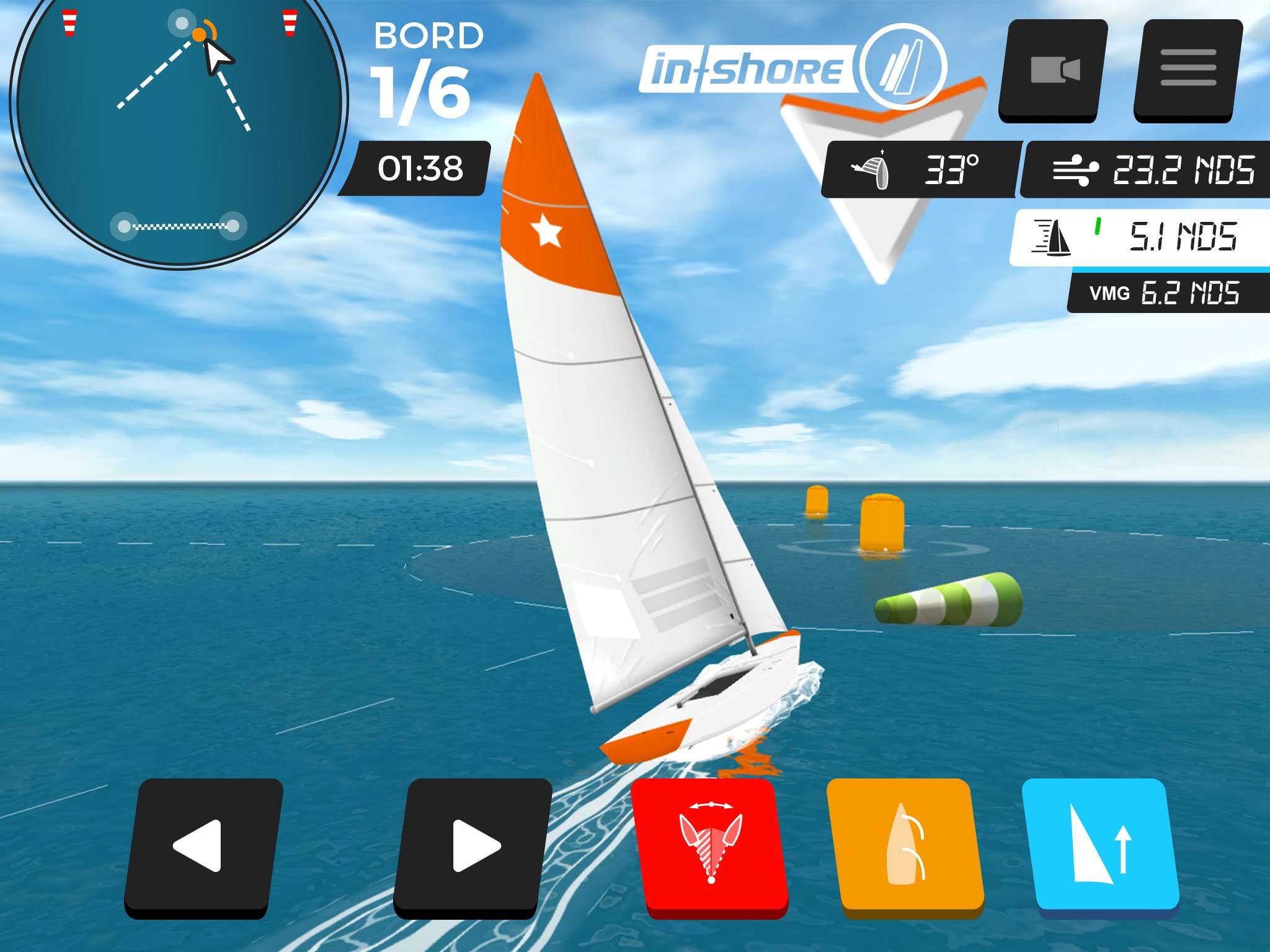Activate the orange sail trim button

coord(905,846)
